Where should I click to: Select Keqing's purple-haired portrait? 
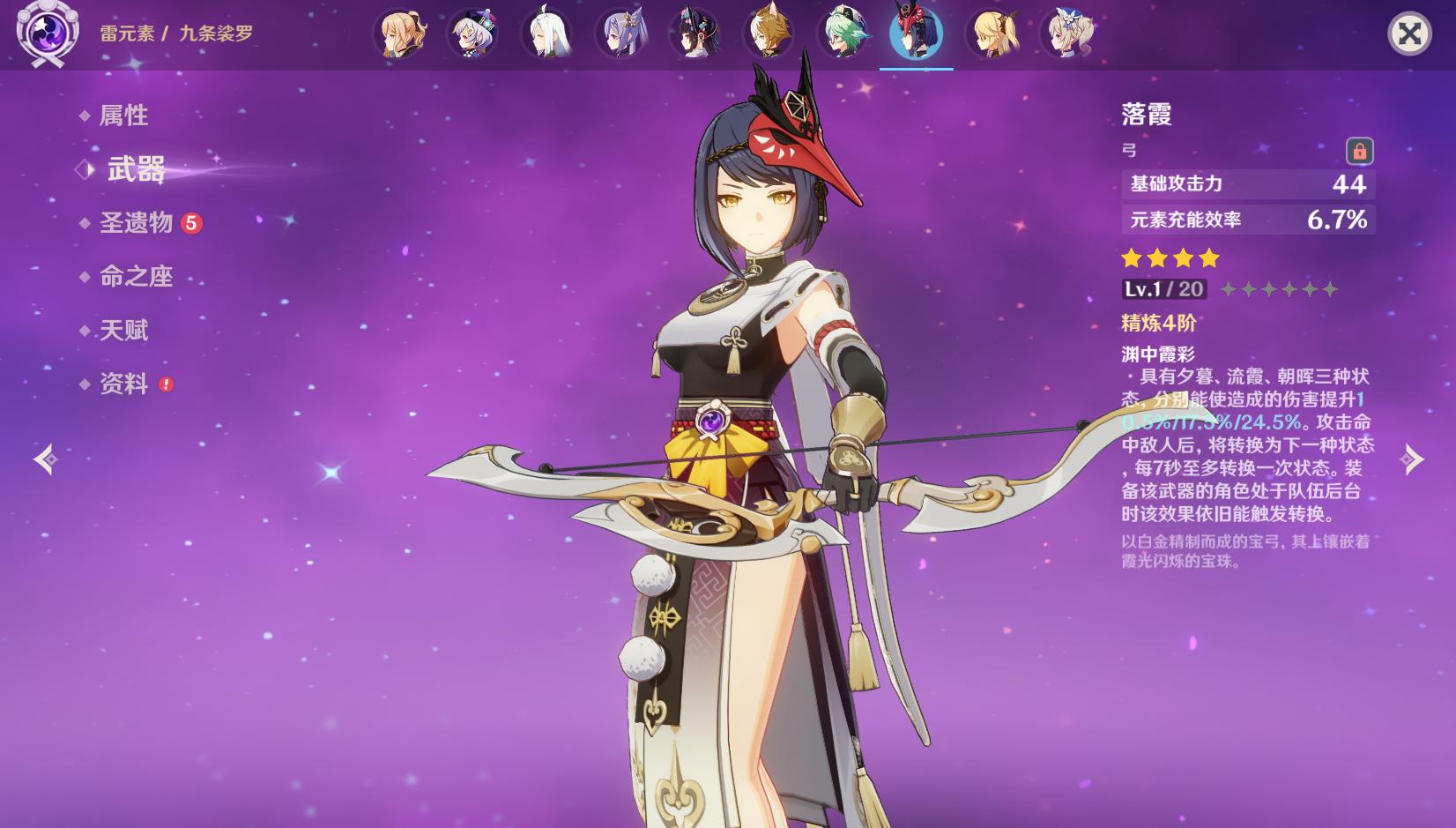click(621, 34)
